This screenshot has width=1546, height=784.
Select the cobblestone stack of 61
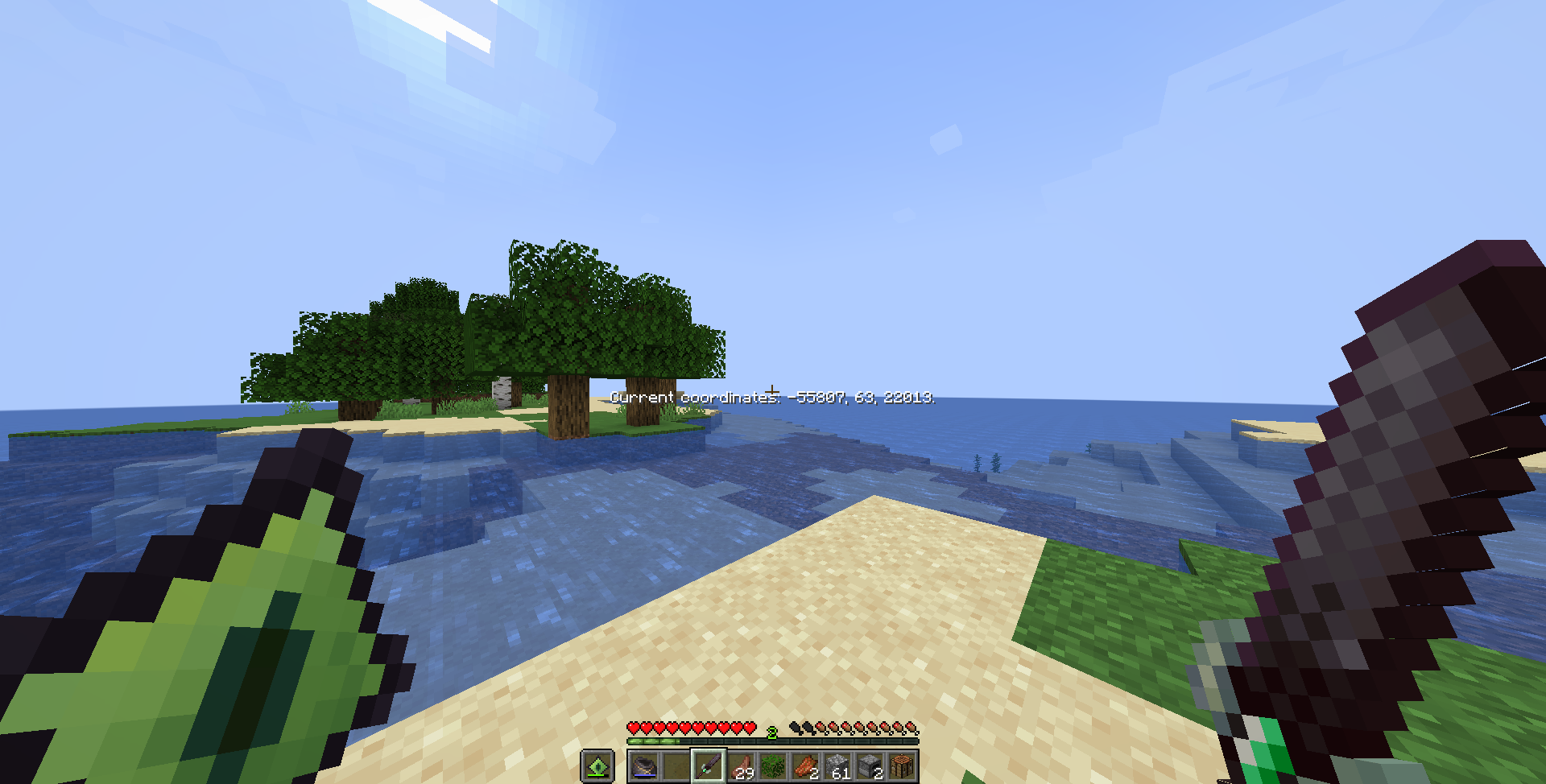[837, 763]
